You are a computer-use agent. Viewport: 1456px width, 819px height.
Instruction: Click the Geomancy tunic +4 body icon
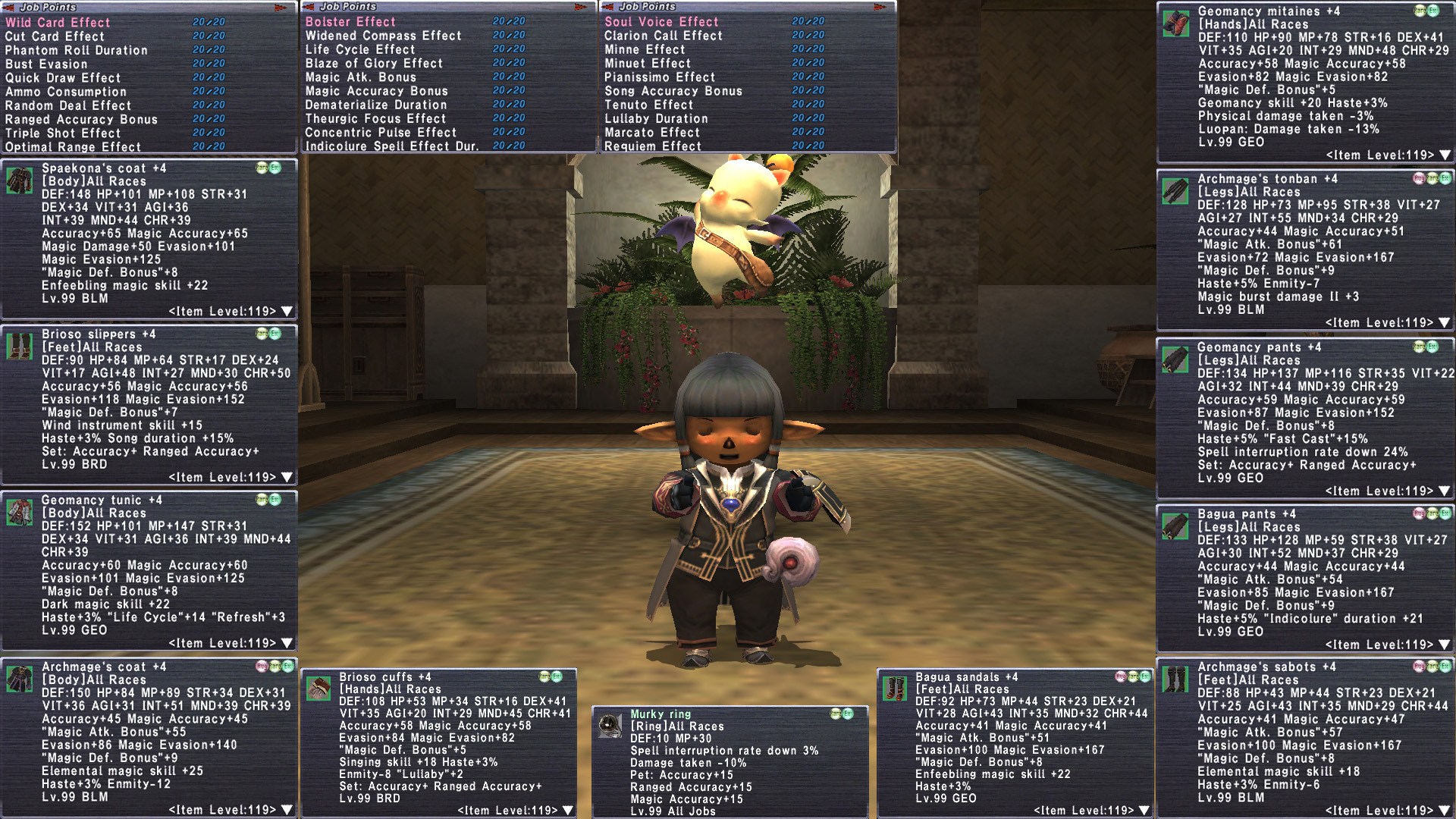19,513
